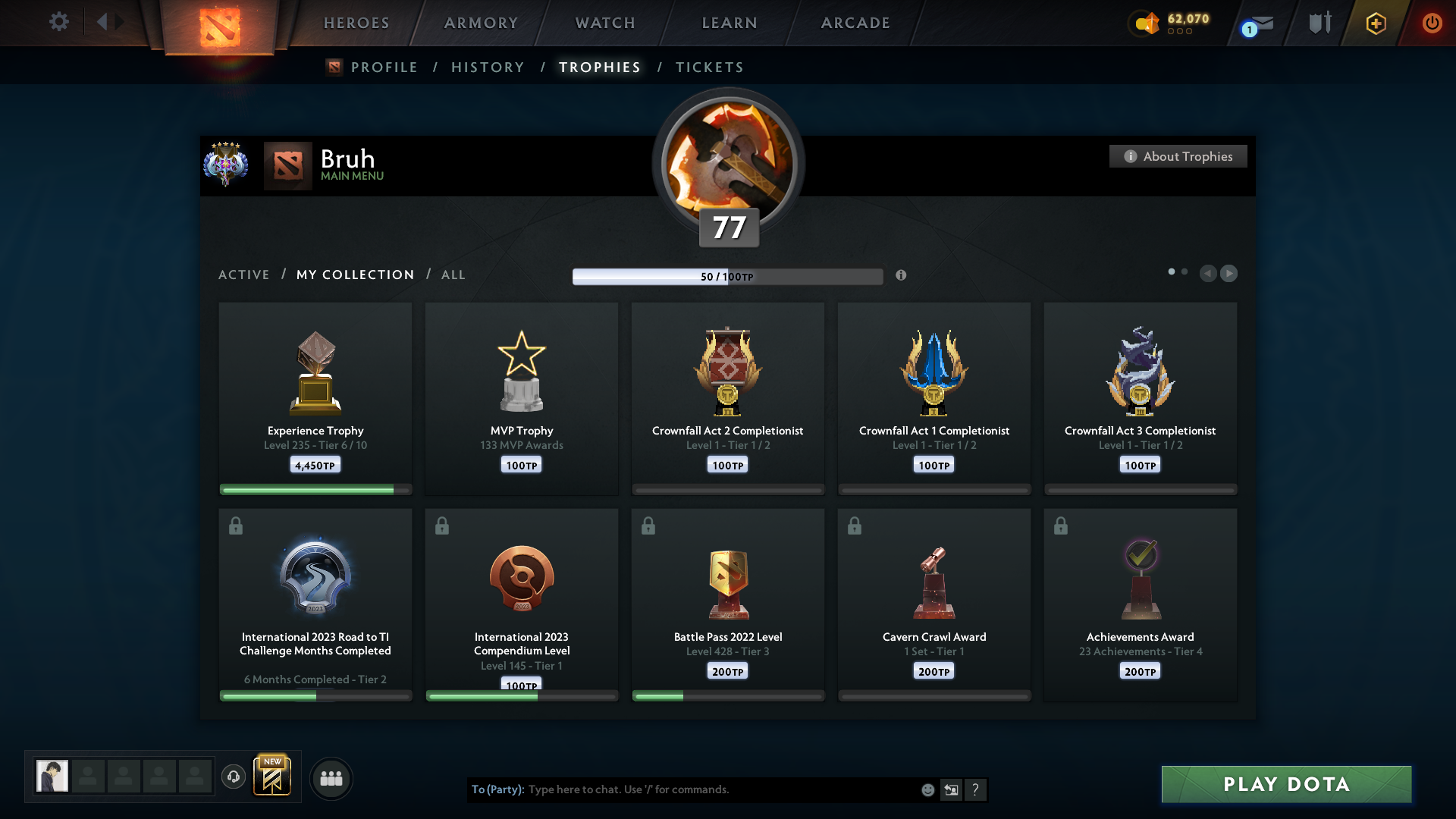Viewport: 1456px width, 819px height.
Task: Open the friends list group icon
Action: 331,778
